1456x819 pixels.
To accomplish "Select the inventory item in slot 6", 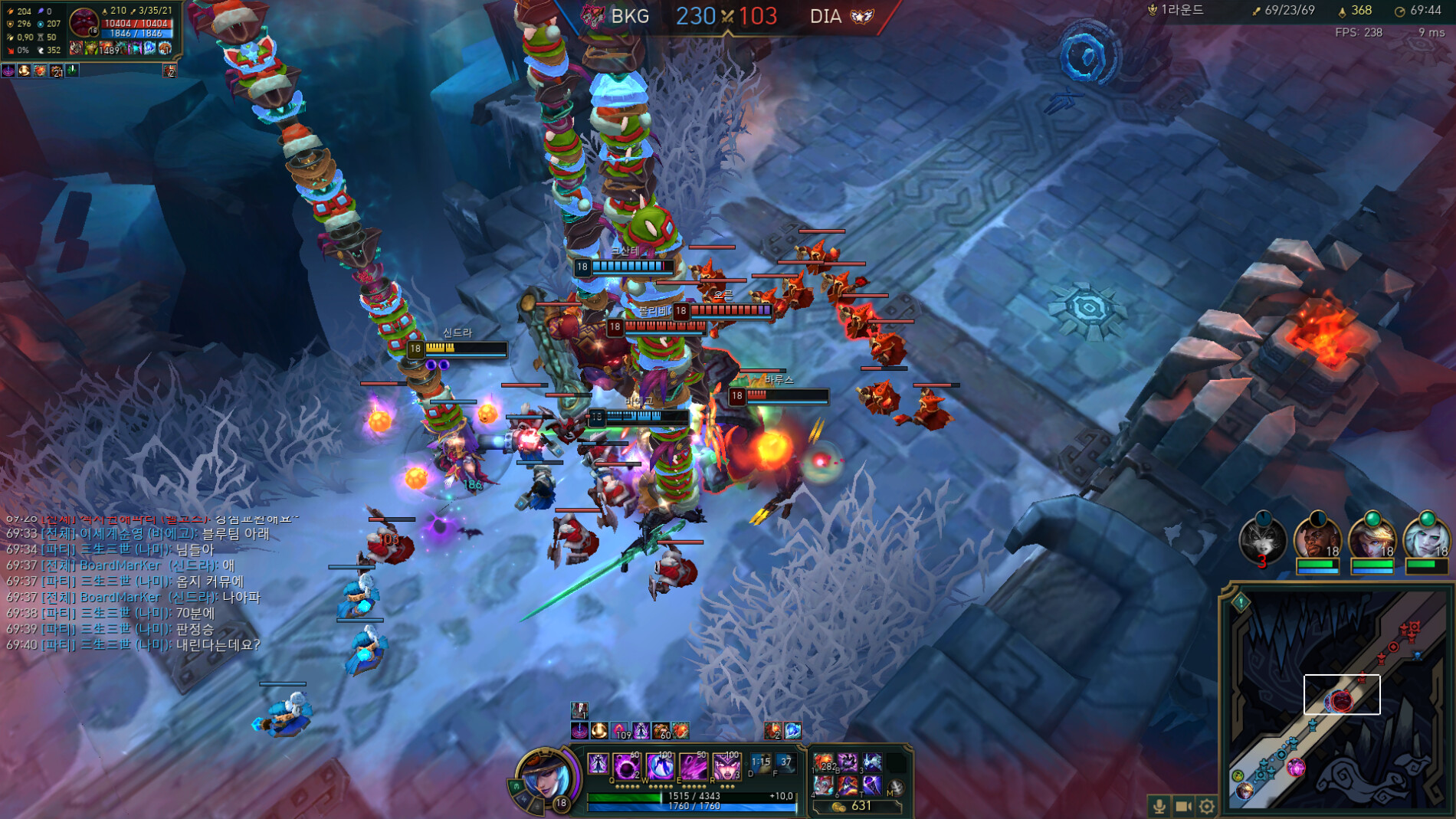I will (x=871, y=785).
